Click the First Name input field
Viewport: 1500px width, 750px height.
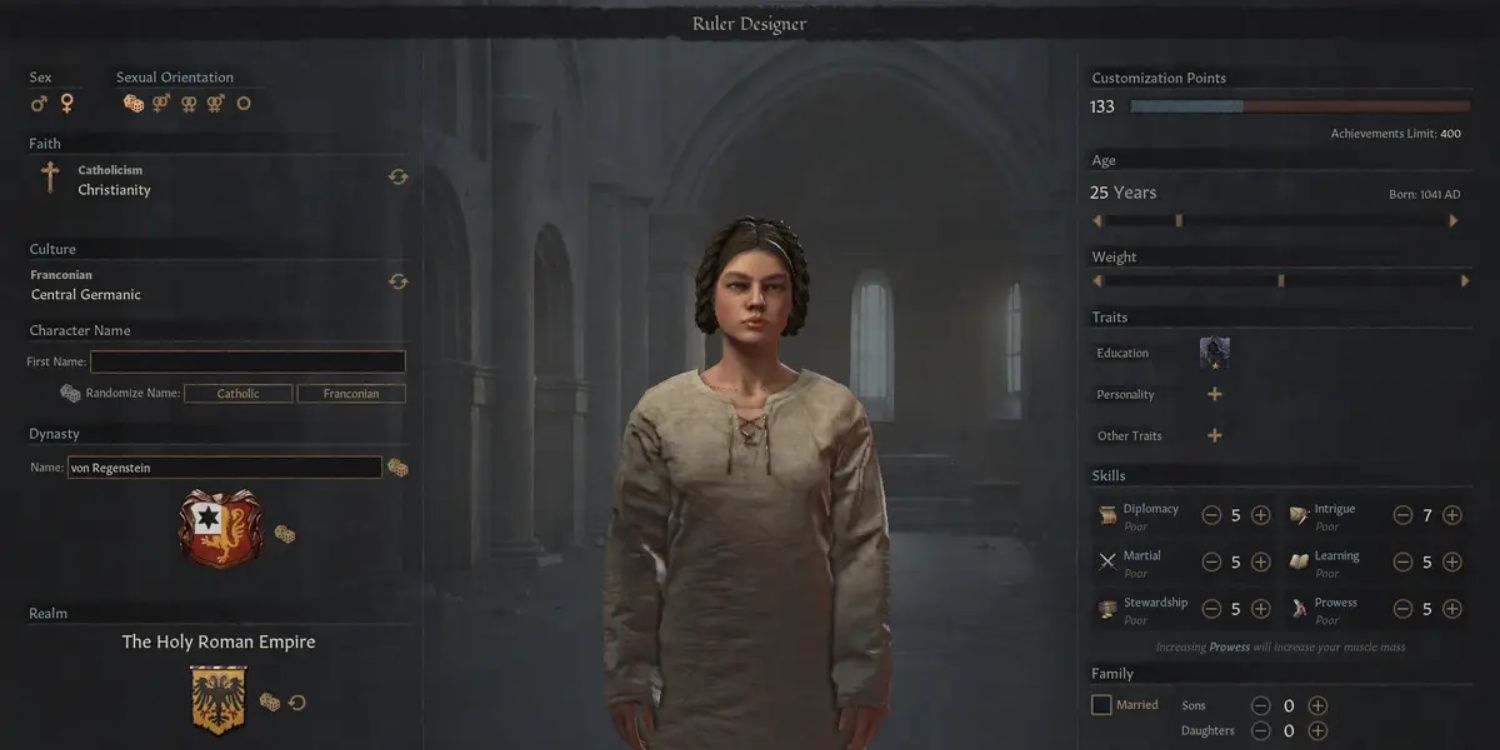click(247, 361)
